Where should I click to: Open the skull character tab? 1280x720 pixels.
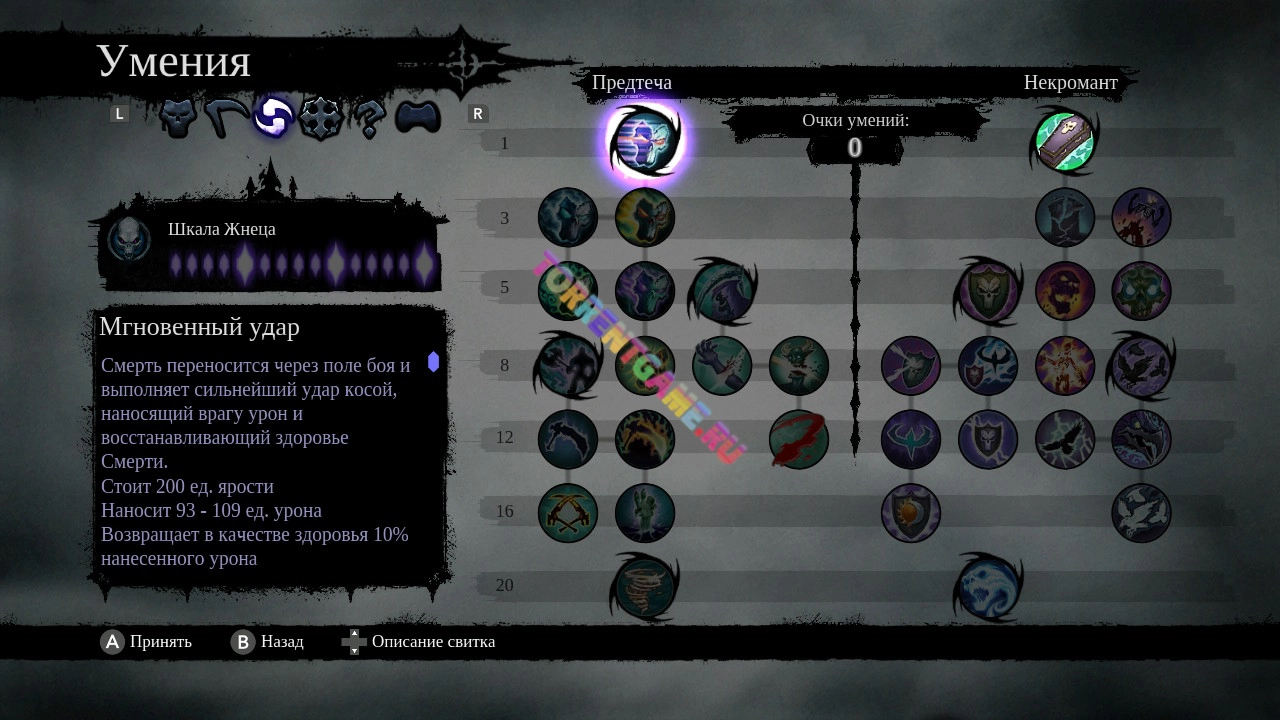point(177,118)
